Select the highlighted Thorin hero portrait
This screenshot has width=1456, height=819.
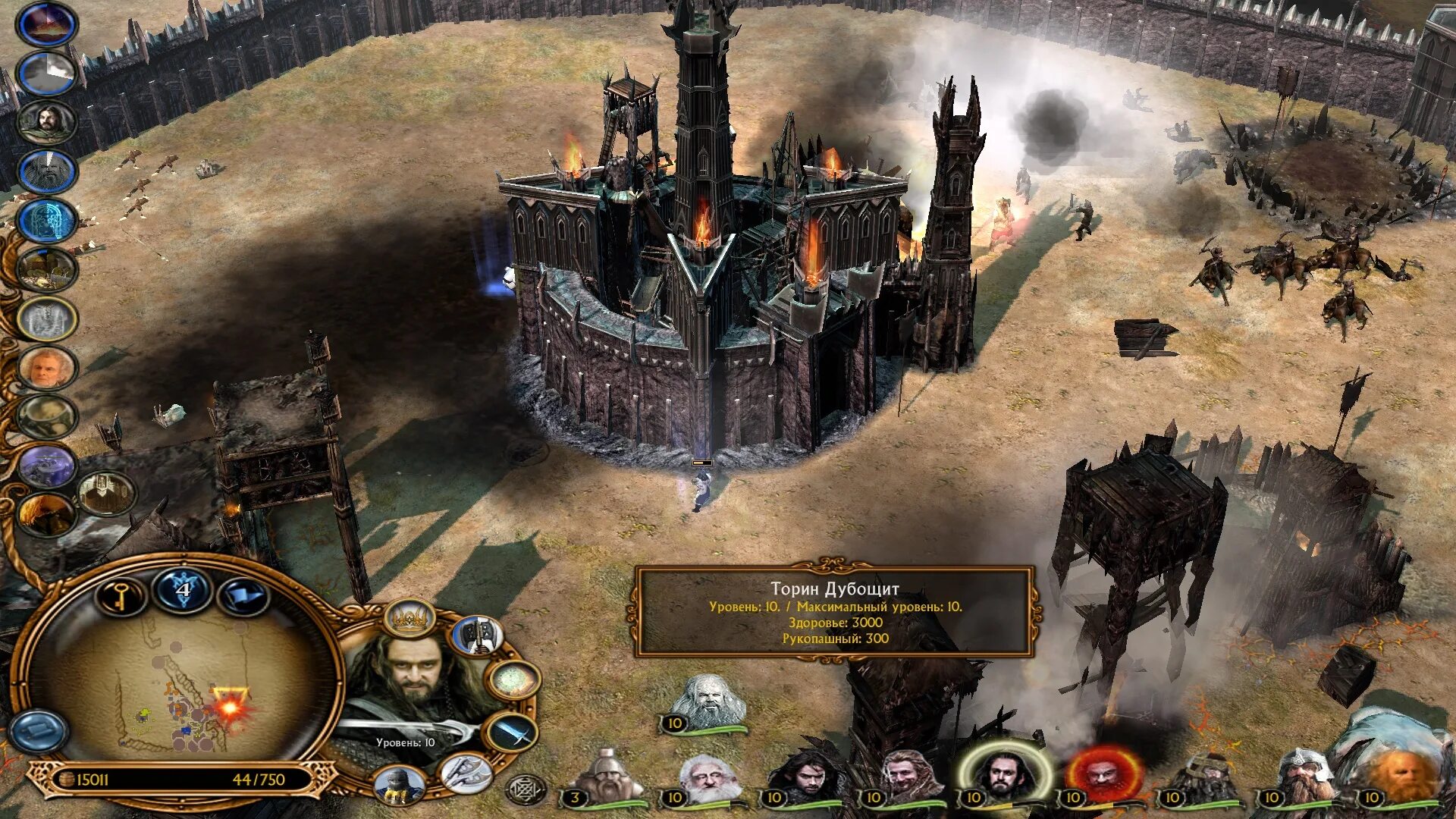coord(1005,775)
